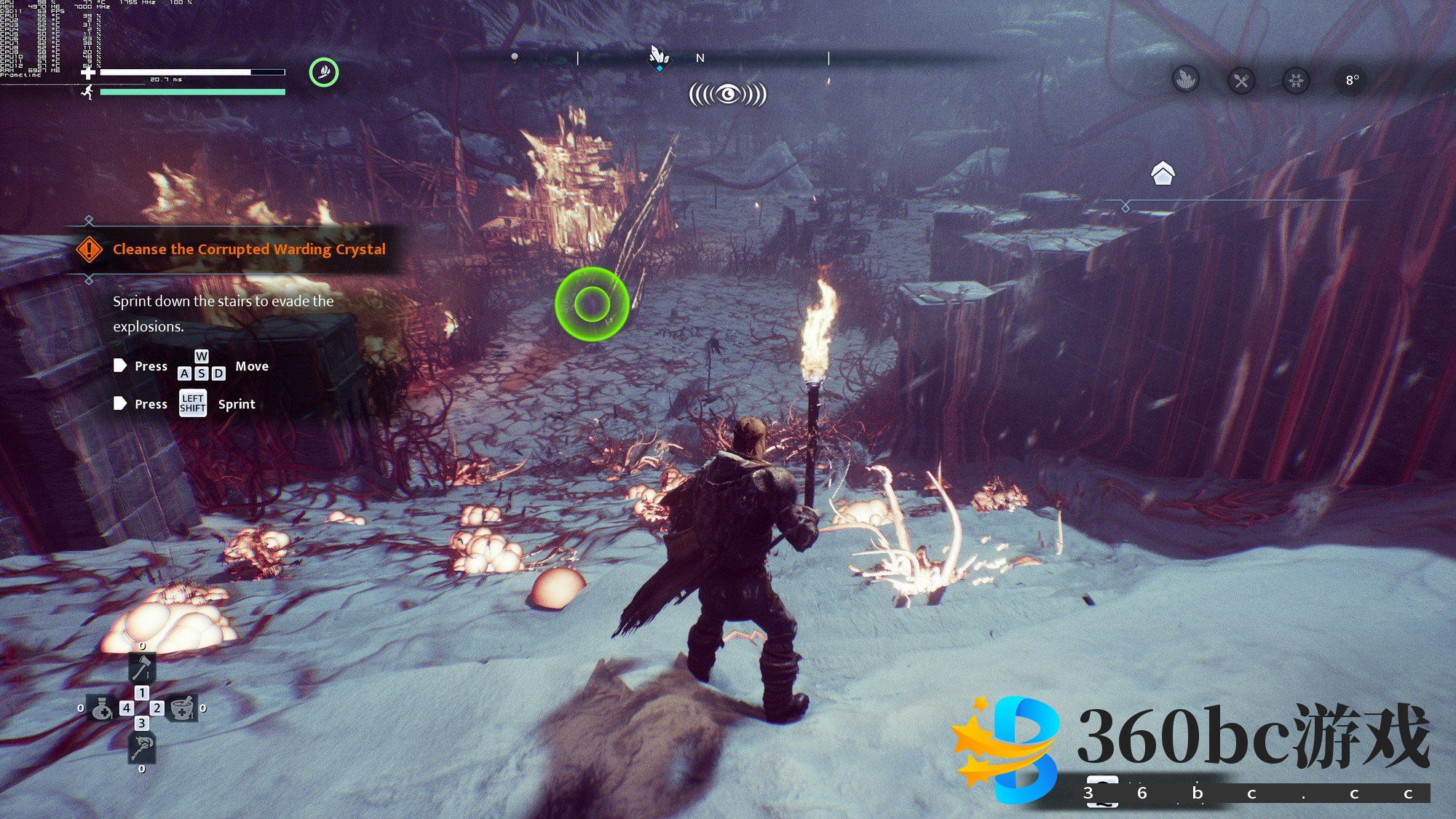
Task: Select the axe quick slot
Action: coord(141,667)
